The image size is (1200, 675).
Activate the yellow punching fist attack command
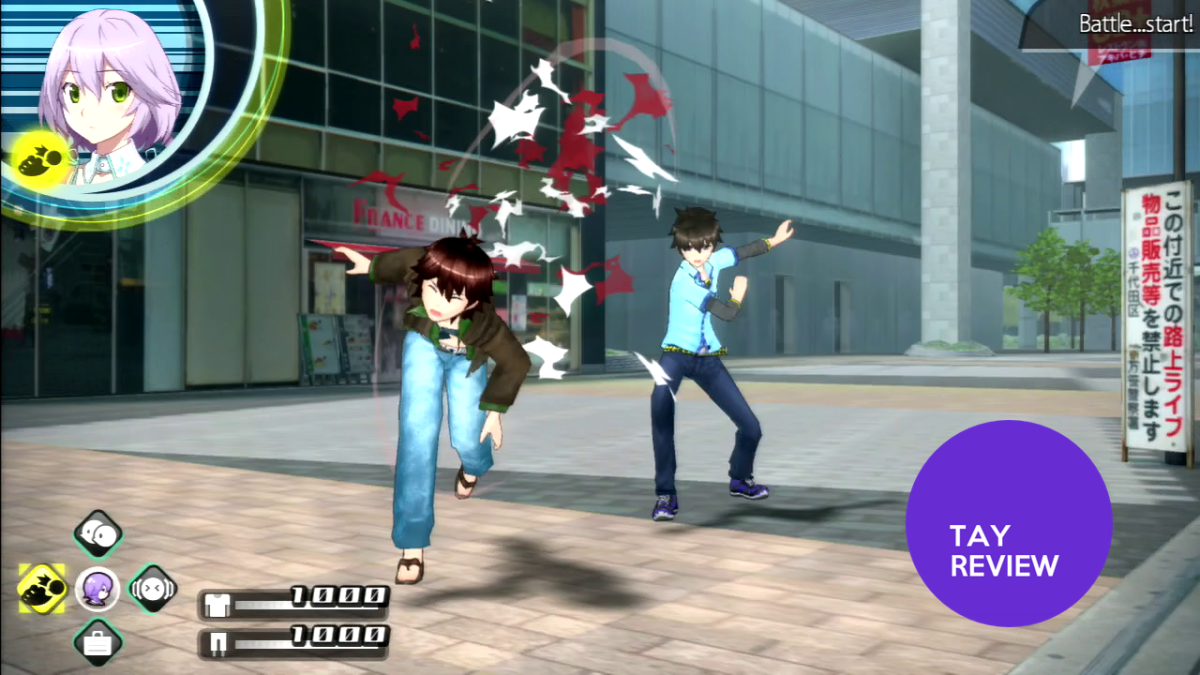[x=42, y=588]
